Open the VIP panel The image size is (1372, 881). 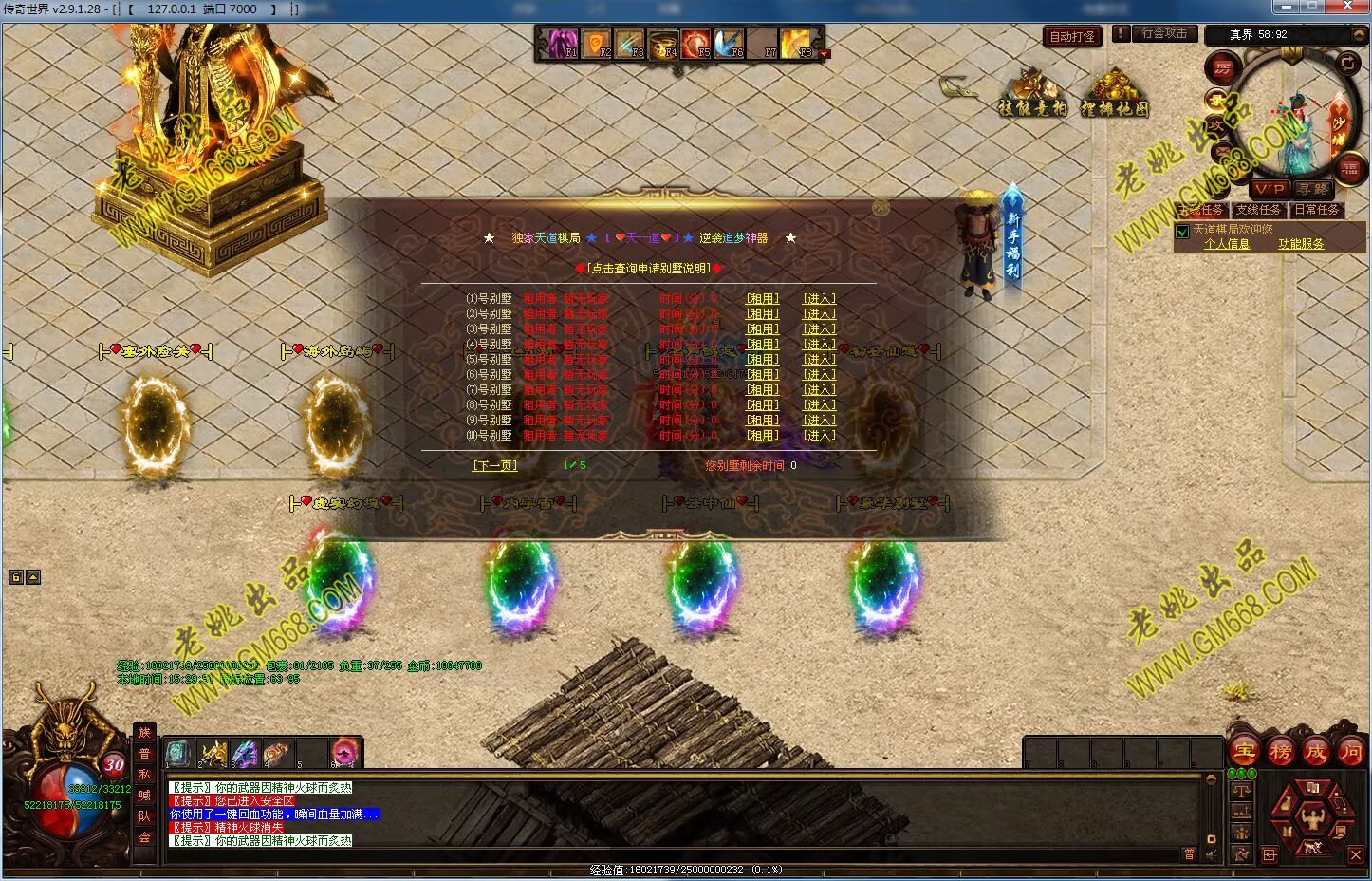[x=1270, y=189]
